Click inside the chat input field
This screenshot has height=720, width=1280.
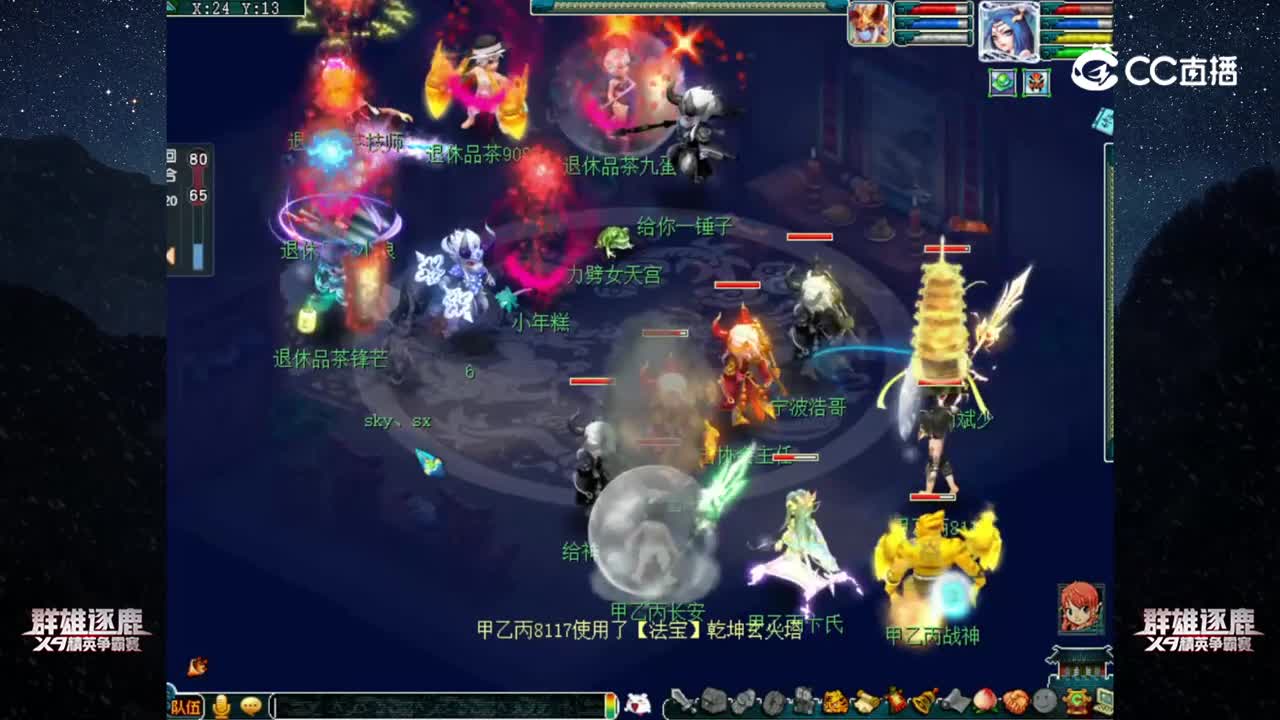(430, 706)
